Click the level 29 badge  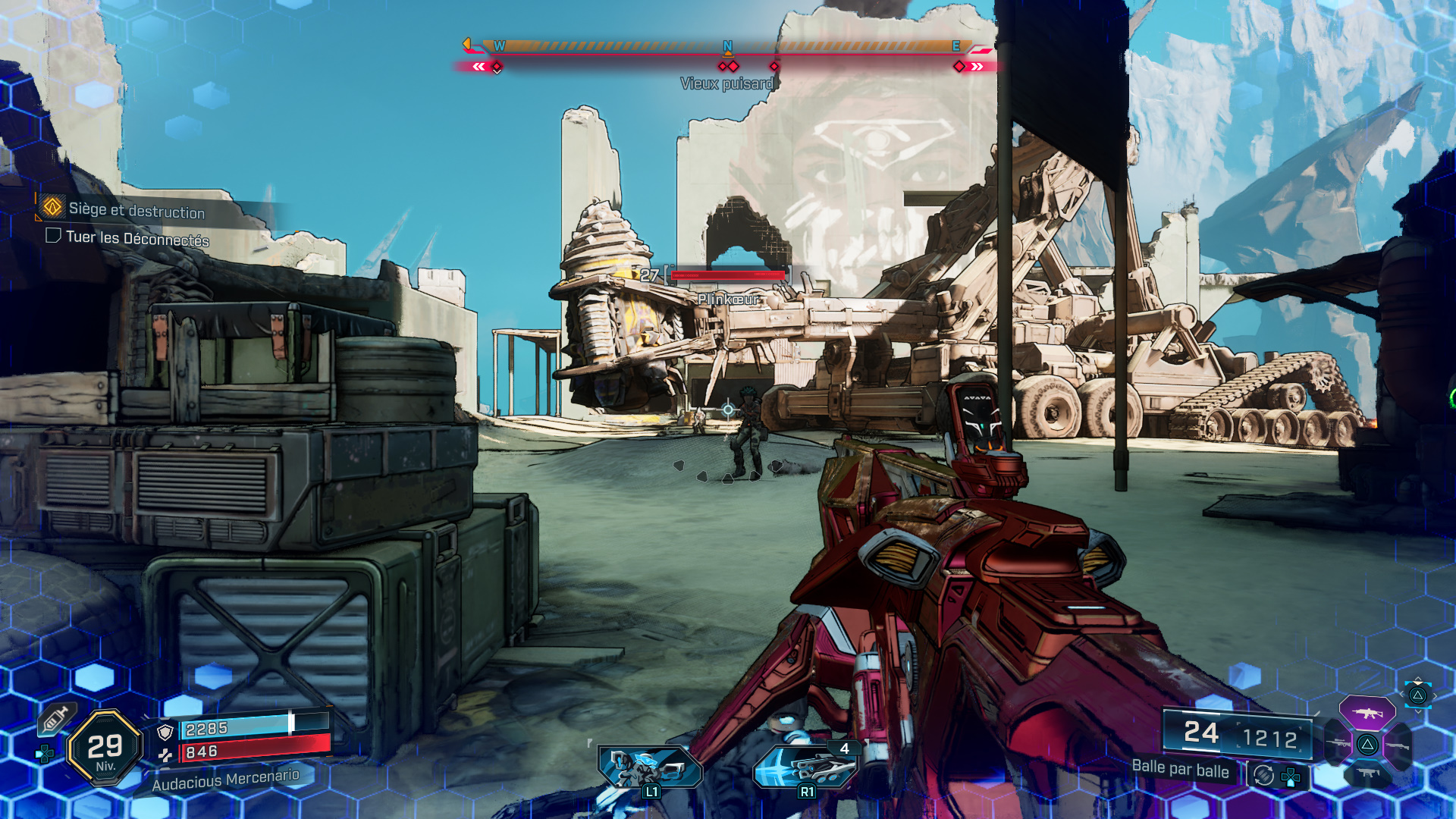tap(103, 748)
